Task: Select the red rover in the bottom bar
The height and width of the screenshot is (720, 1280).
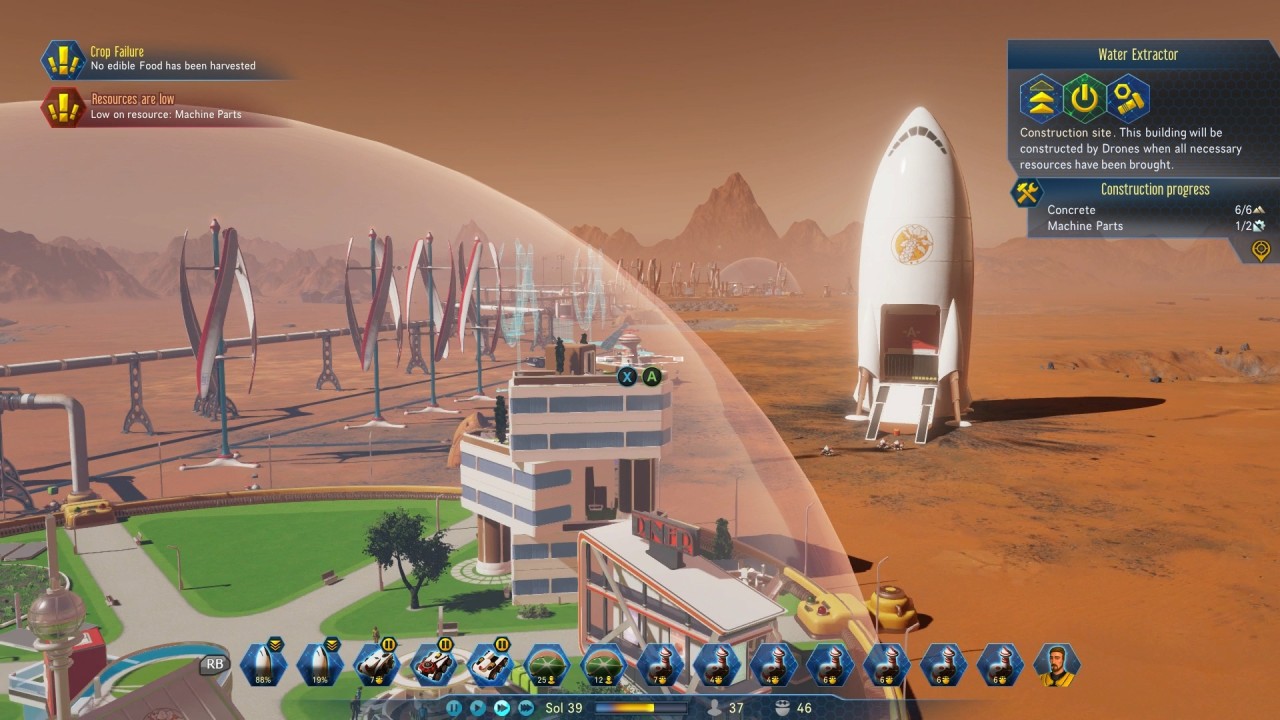Action: (434, 665)
